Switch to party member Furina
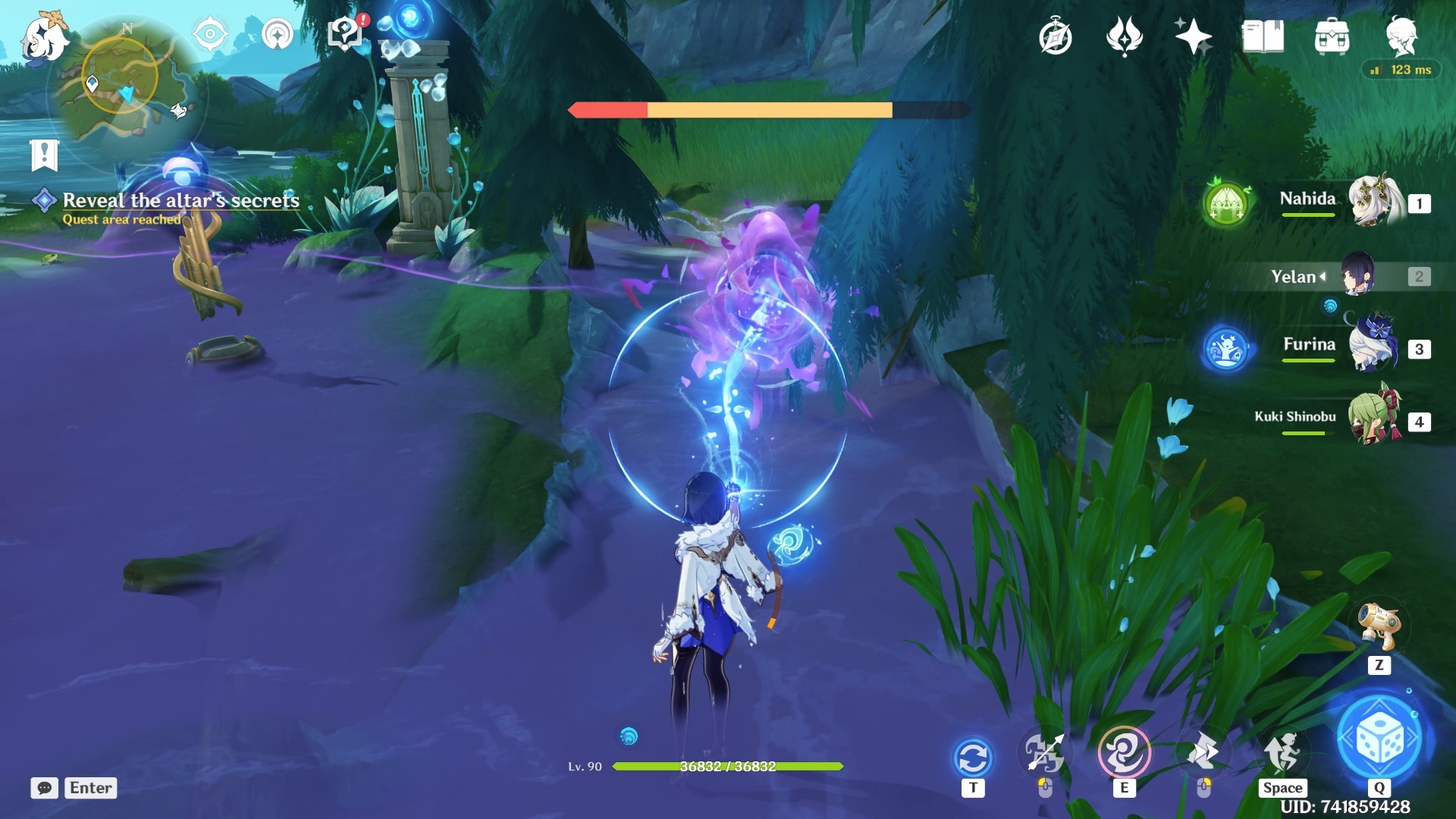Screen dimensions: 1456x819 [1374, 347]
